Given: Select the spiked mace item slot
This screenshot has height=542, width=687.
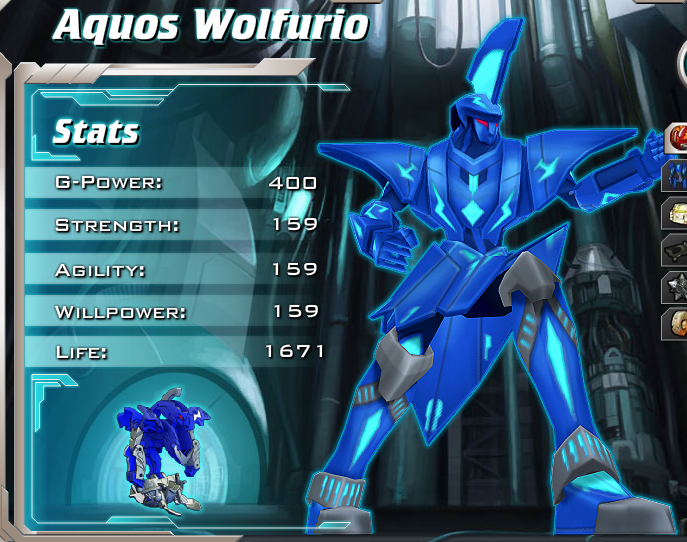Looking at the screenshot, I should point(677,286).
